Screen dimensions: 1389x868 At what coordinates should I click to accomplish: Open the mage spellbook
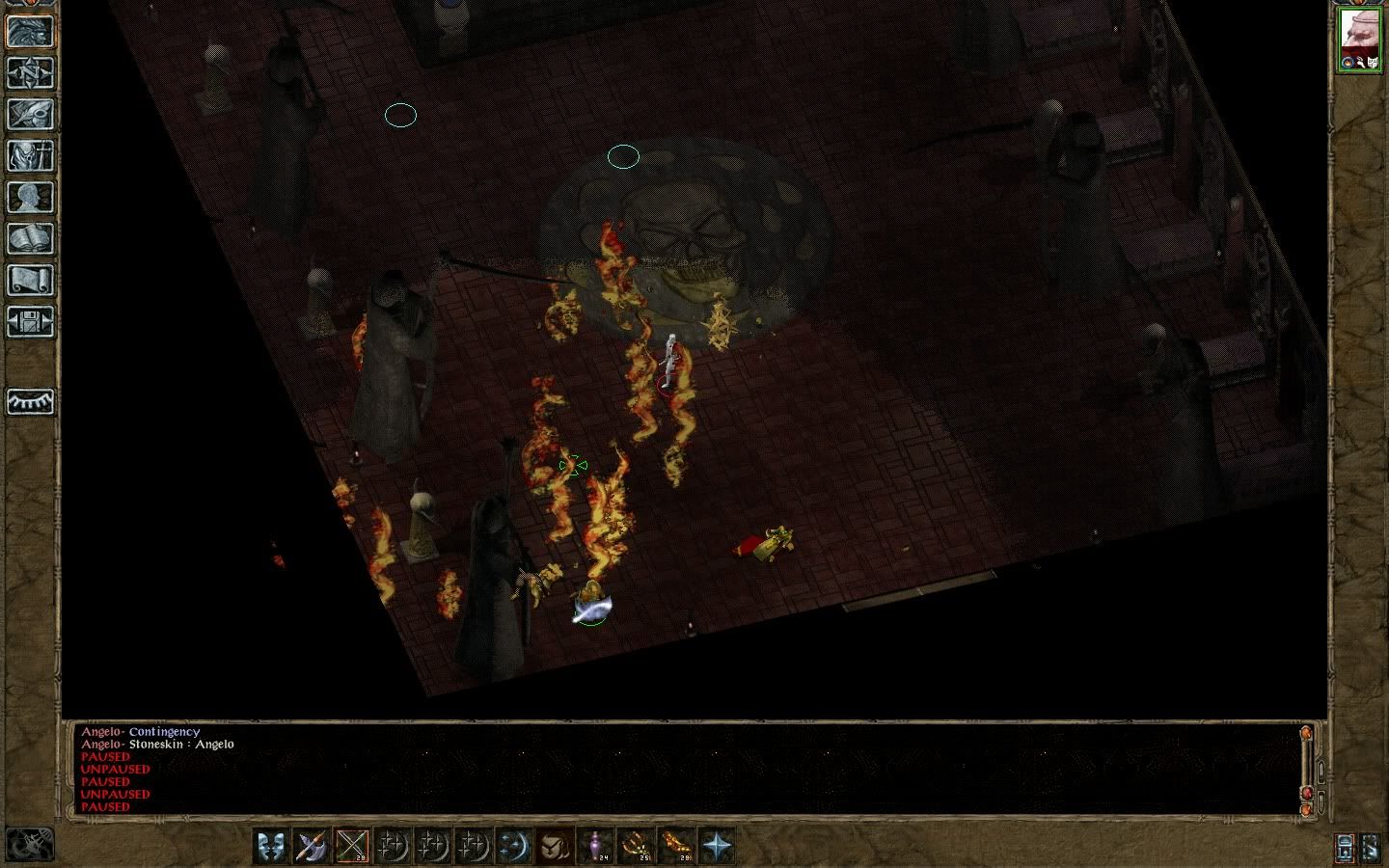[30, 238]
